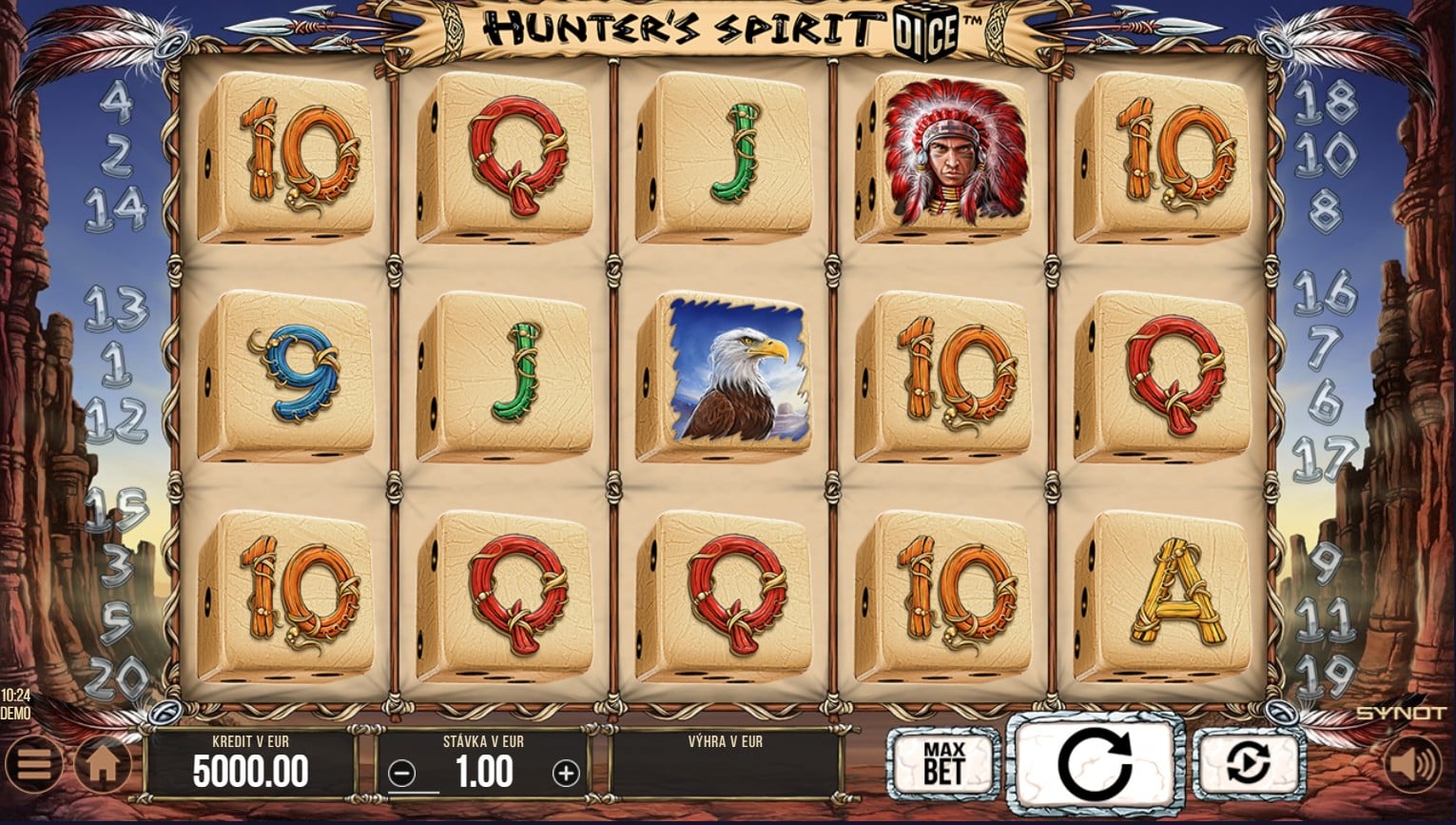
Task: Start autoplay with the circular arrows icon
Action: pos(1248,761)
